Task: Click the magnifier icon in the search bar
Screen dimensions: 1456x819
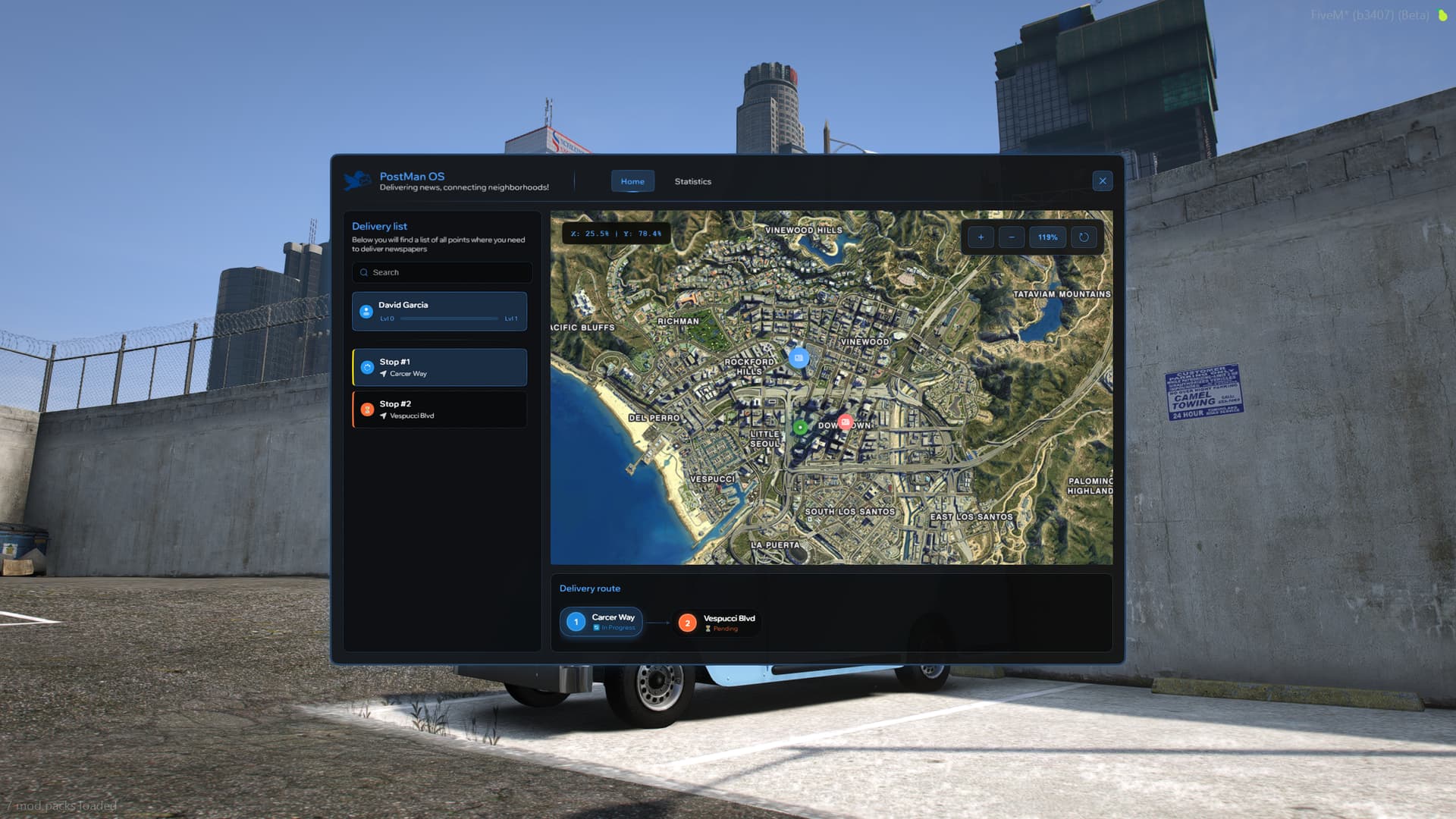Action: coord(365,272)
